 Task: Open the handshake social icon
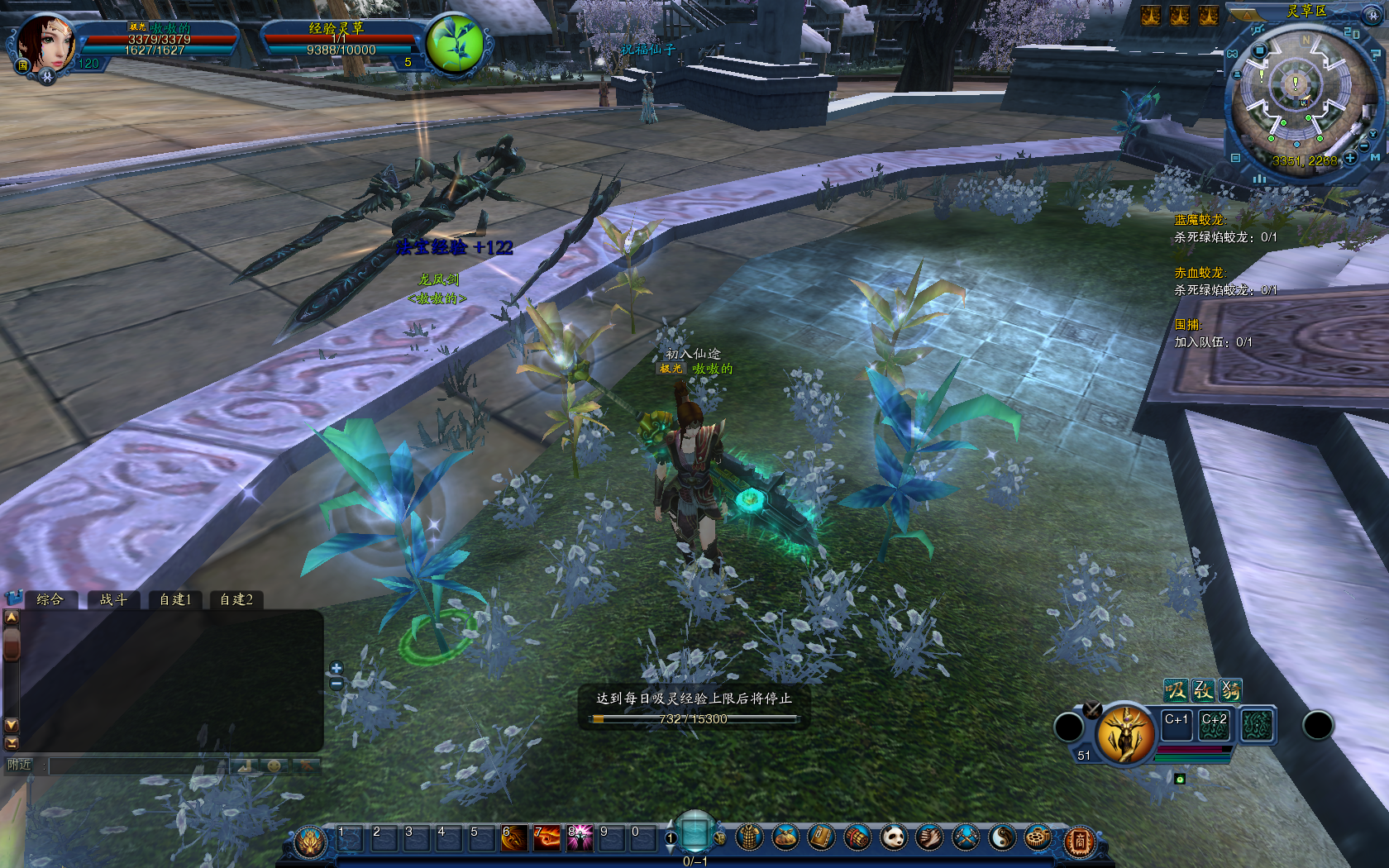coord(929,838)
